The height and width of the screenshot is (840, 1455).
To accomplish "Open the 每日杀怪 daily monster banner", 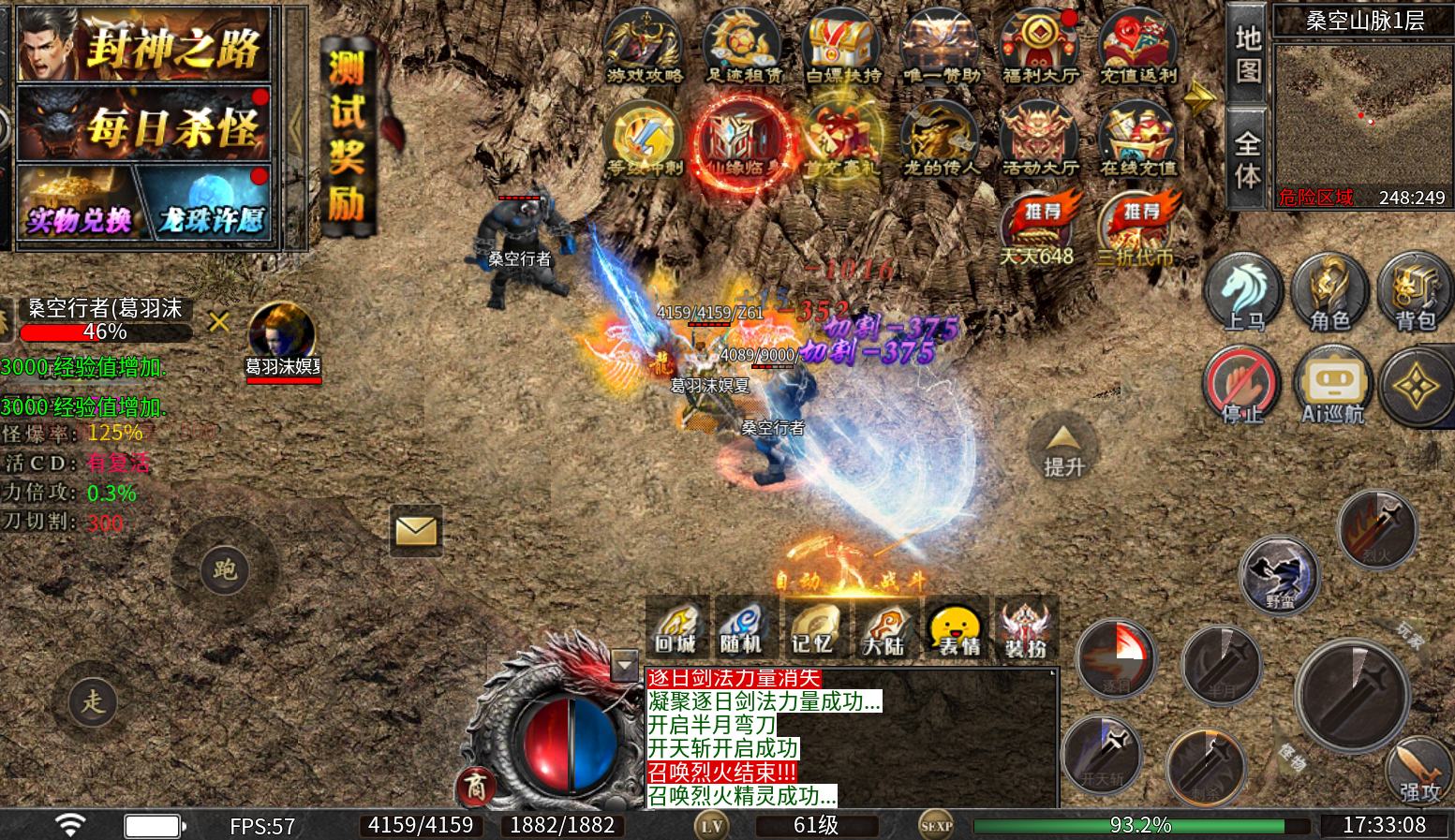I will pos(144,125).
